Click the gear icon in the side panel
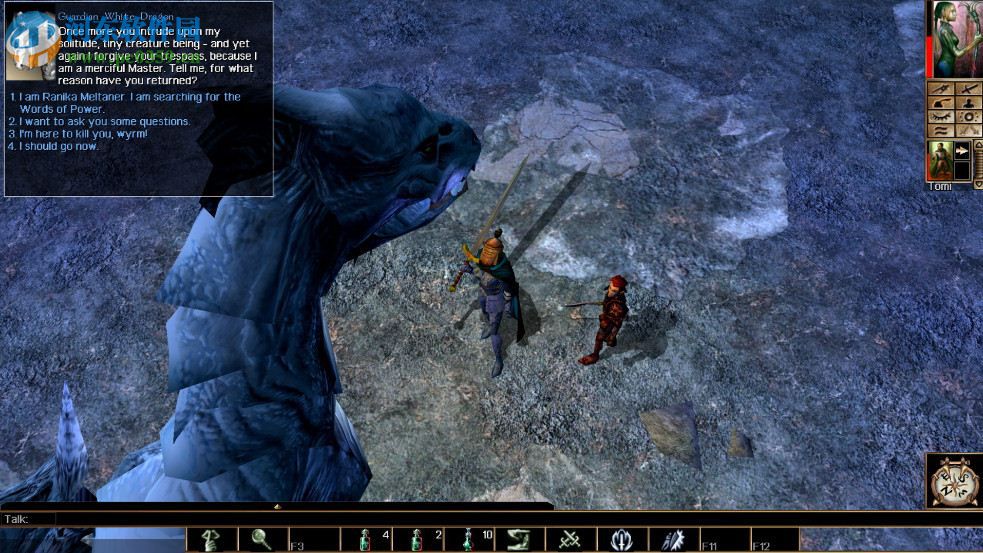The image size is (983, 553). click(x=967, y=116)
